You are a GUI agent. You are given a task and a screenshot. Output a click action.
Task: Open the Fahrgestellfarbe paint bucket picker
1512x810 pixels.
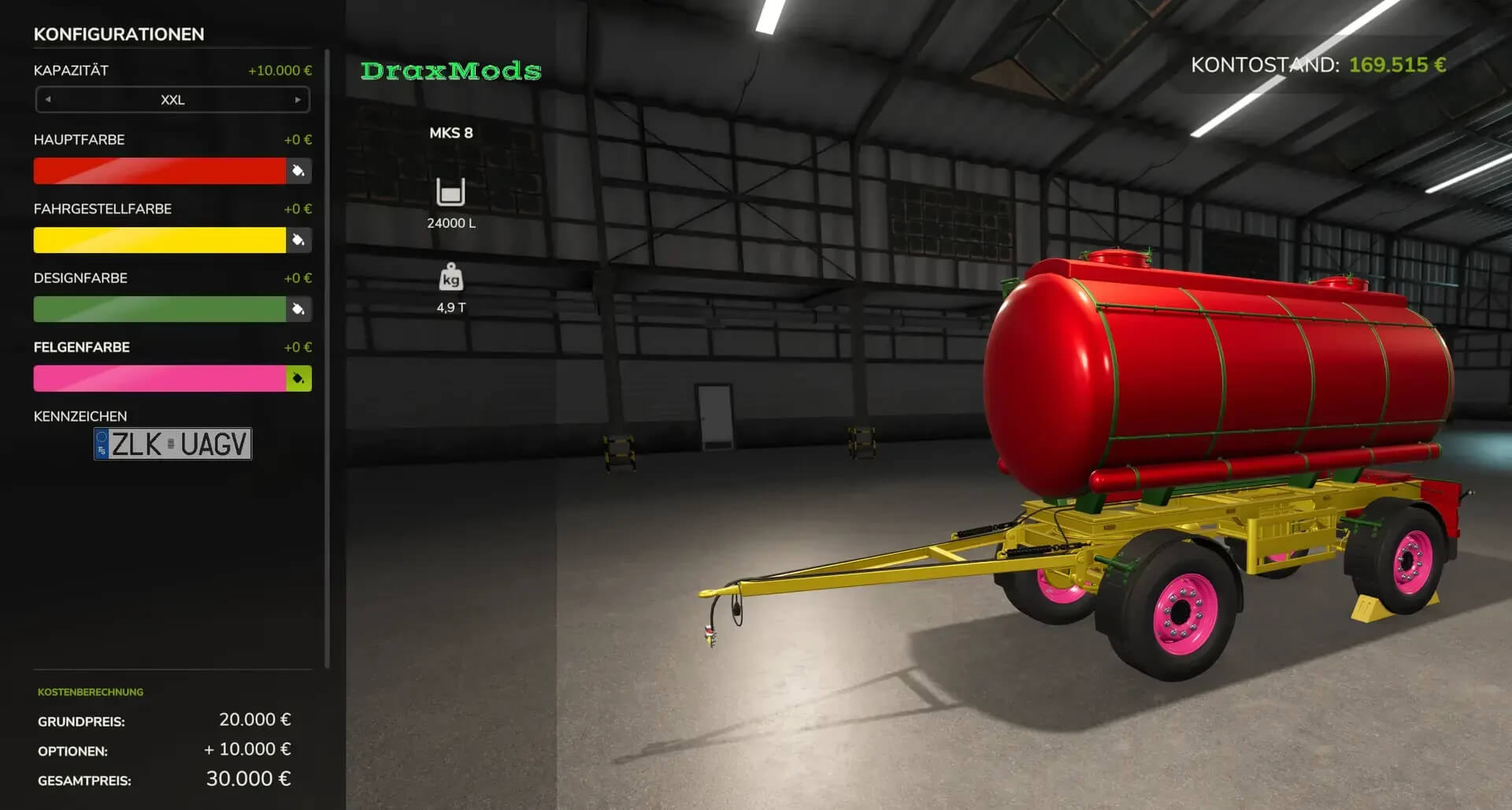[x=298, y=240]
